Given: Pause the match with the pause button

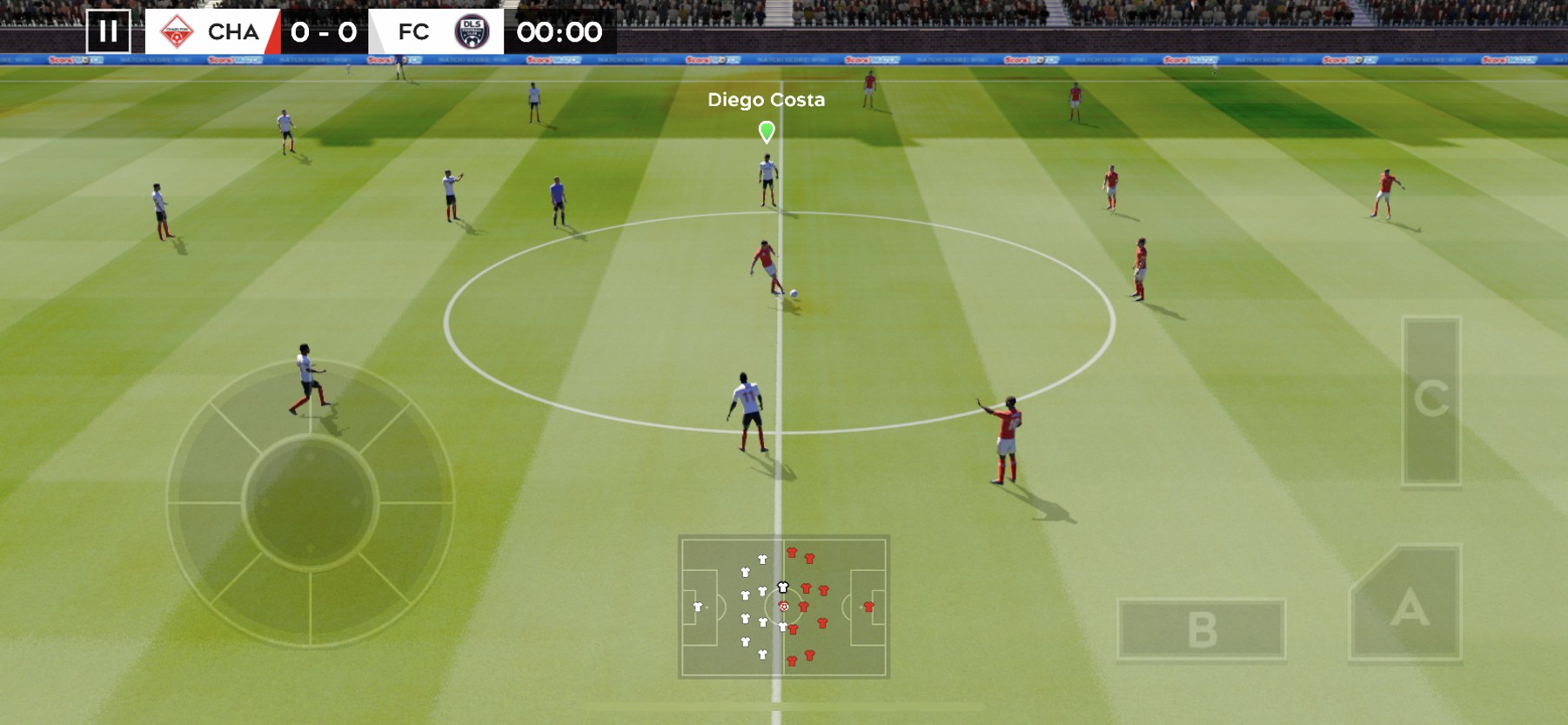Looking at the screenshot, I should point(108,32).
